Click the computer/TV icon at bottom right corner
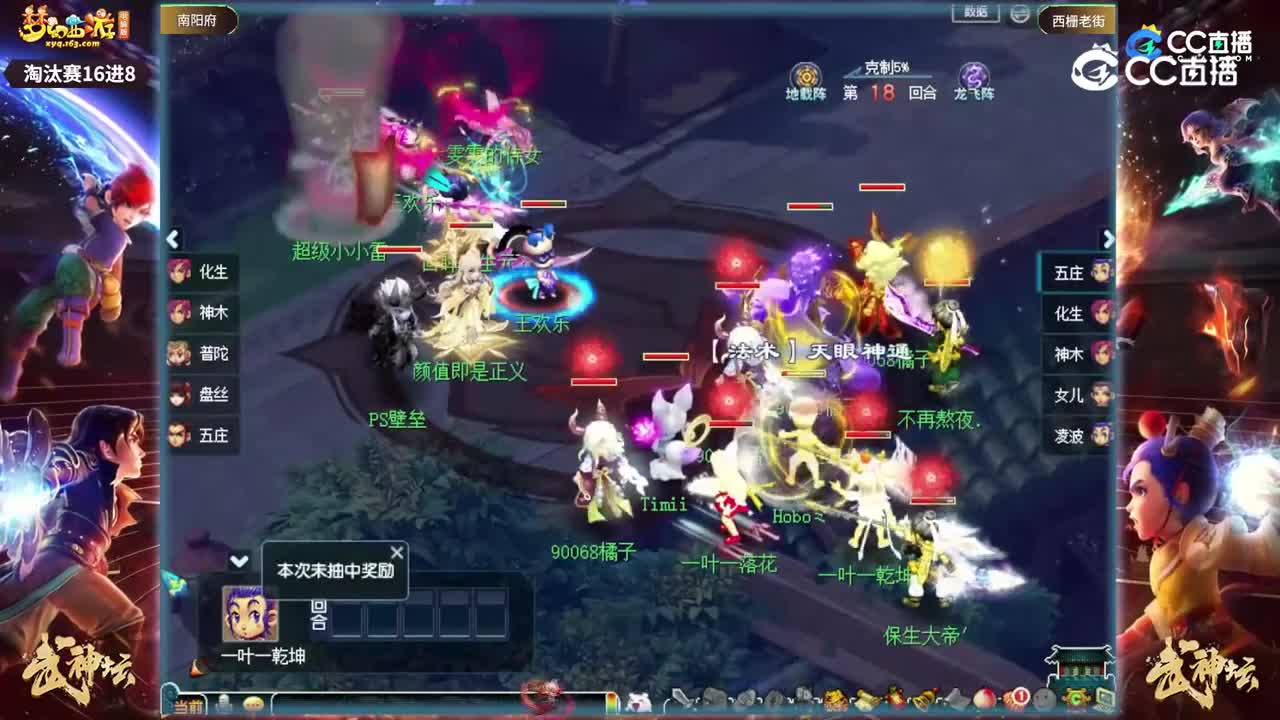Screen dimensions: 1280x720 pos(1104,699)
